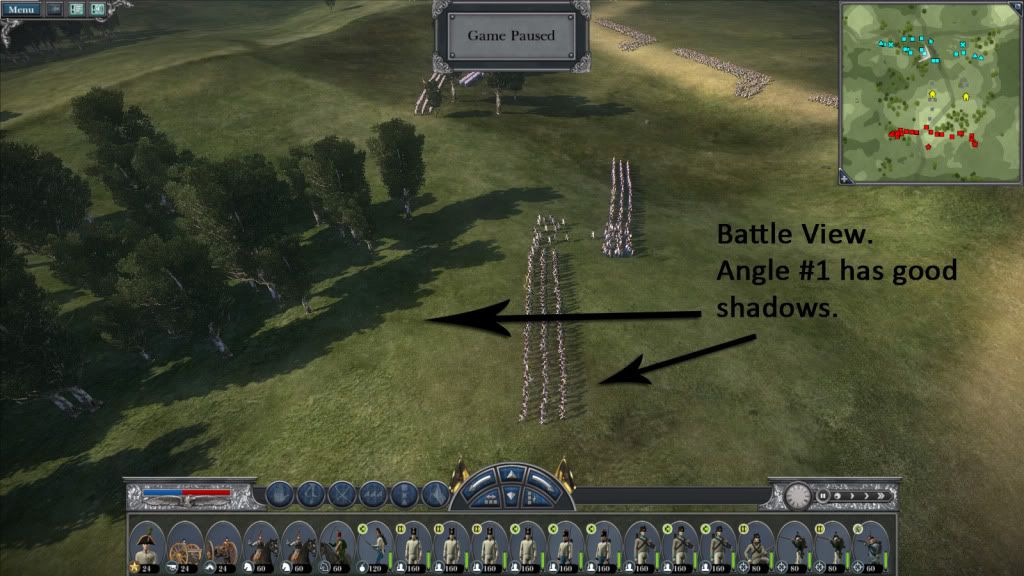1024x576 pixels.
Task: Click the up arrow on the movement panel
Action: (512, 473)
